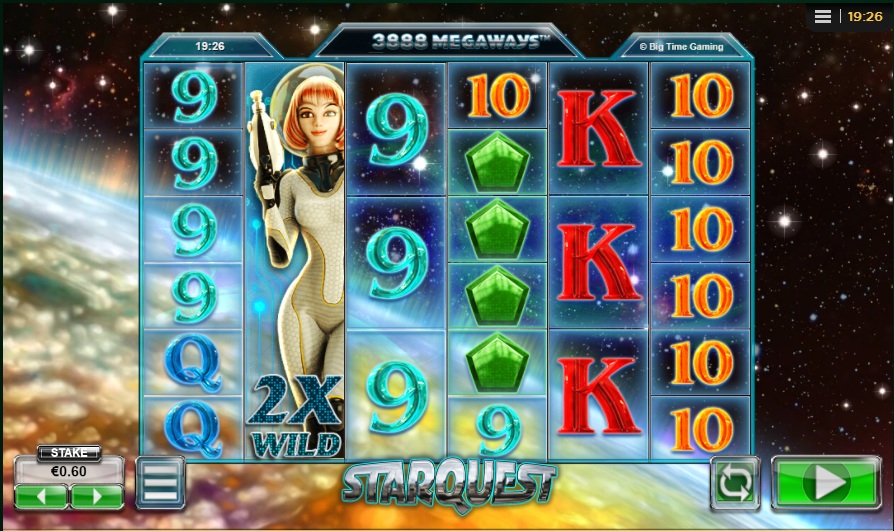Increase the stake with the right arrow
Screen dimensions: 894x531
tap(97, 496)
